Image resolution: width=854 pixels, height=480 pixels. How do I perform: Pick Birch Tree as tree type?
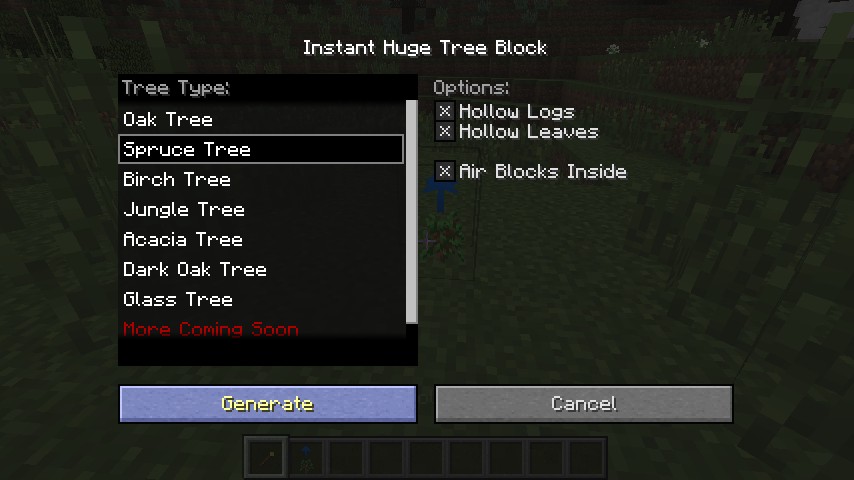click(x=177, y=180)
